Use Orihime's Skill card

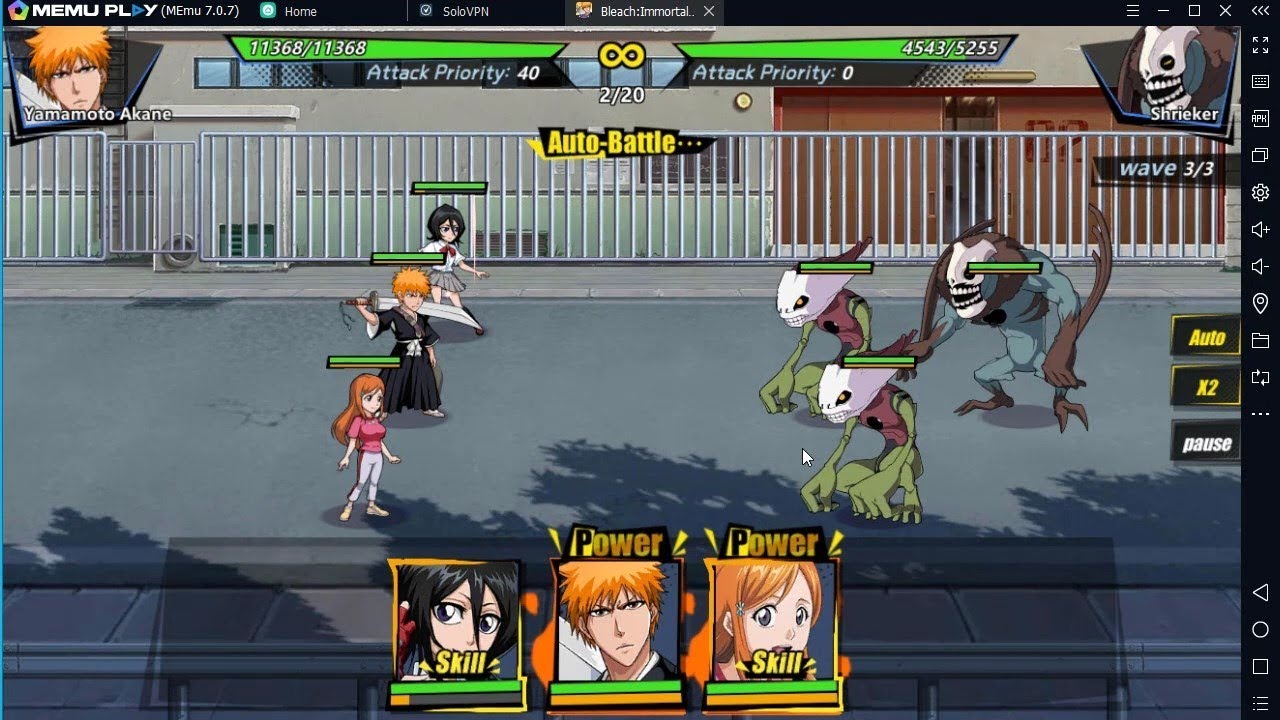[x=773, y=630]
